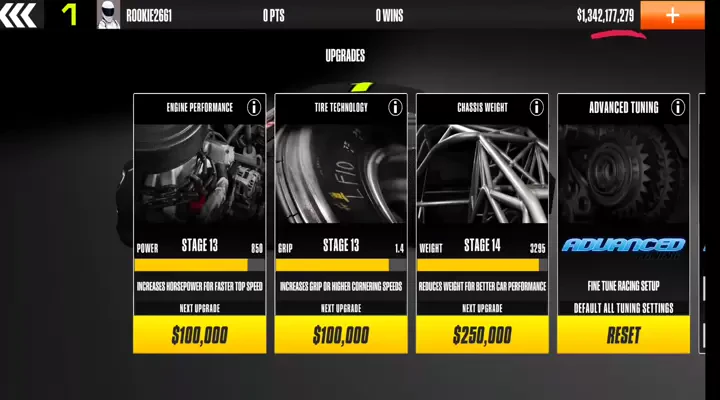Image resolution: width=720 pixels, height=400 pixels.
Task: Select the Rookie2661 player avatar
Action: click(108, 15)
